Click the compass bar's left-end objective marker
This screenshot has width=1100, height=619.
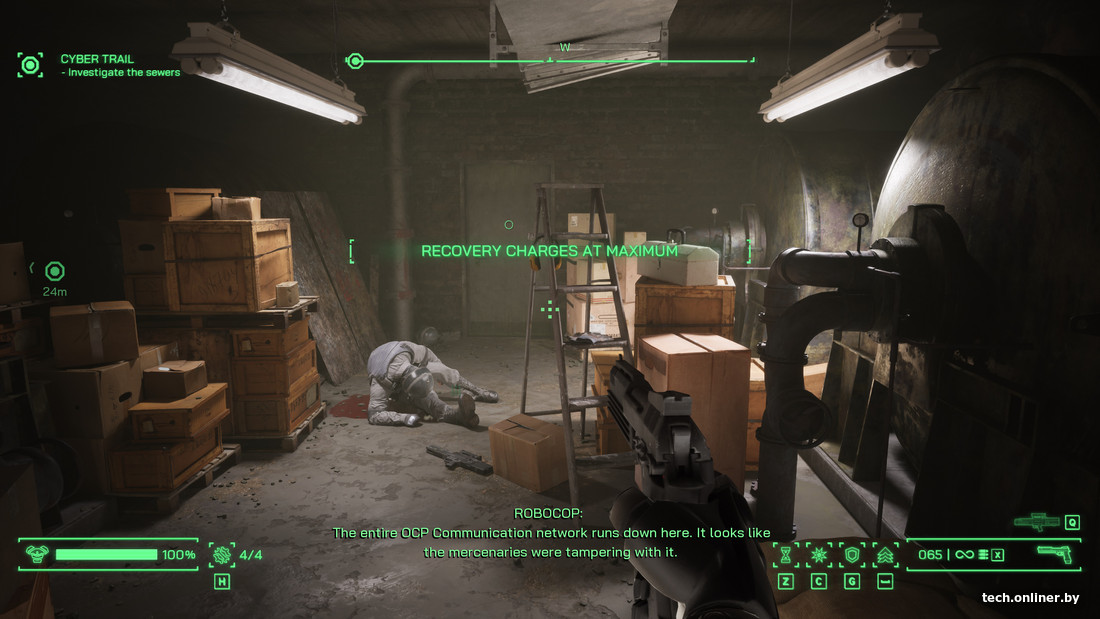tap(354, 61)
